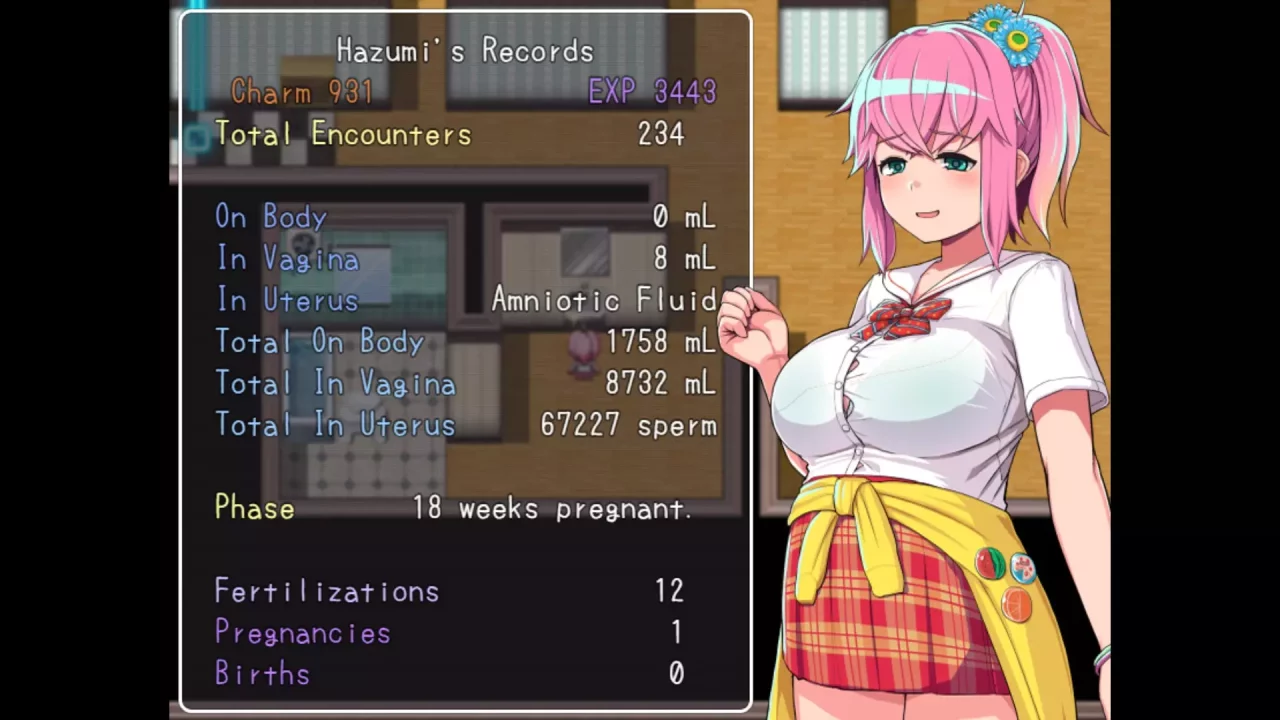Click the EXP 3443 value

tap(652, 92)
